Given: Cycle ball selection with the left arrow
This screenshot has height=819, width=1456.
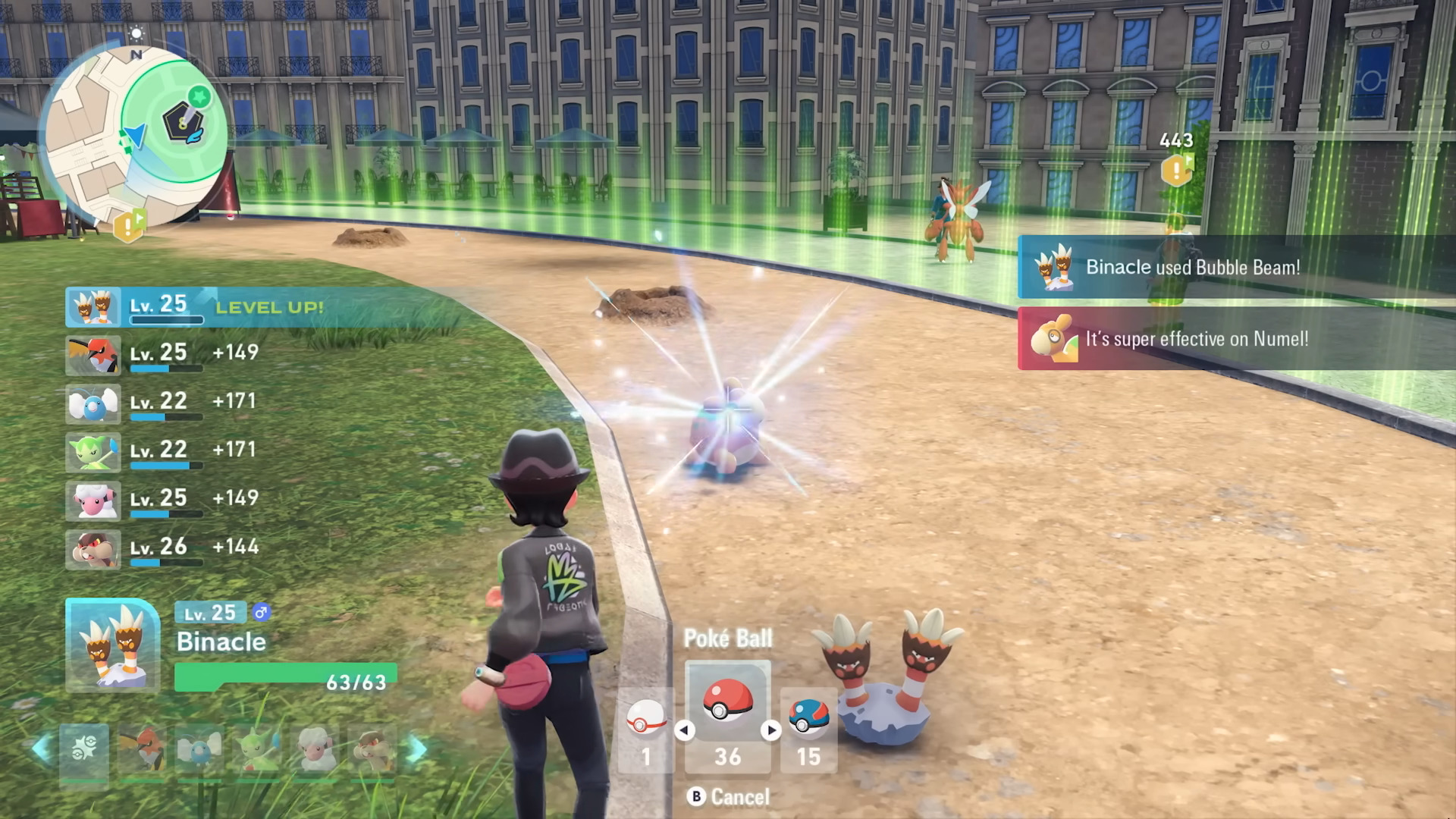Looking at the screenshot, I should coord(684,730).
